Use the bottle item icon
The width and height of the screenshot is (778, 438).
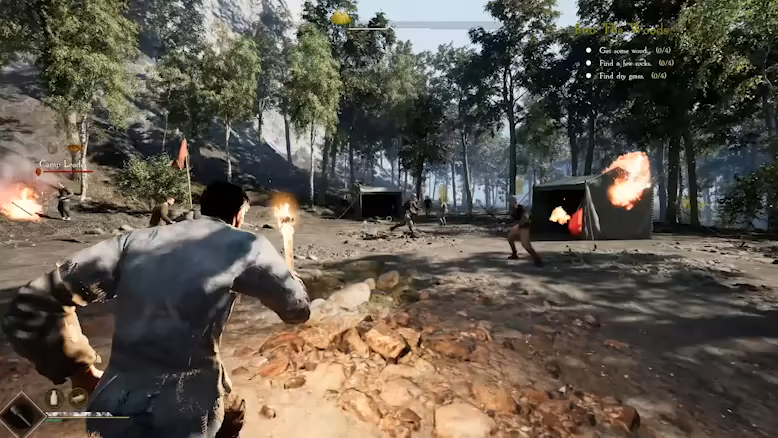(x=55, y=397)
